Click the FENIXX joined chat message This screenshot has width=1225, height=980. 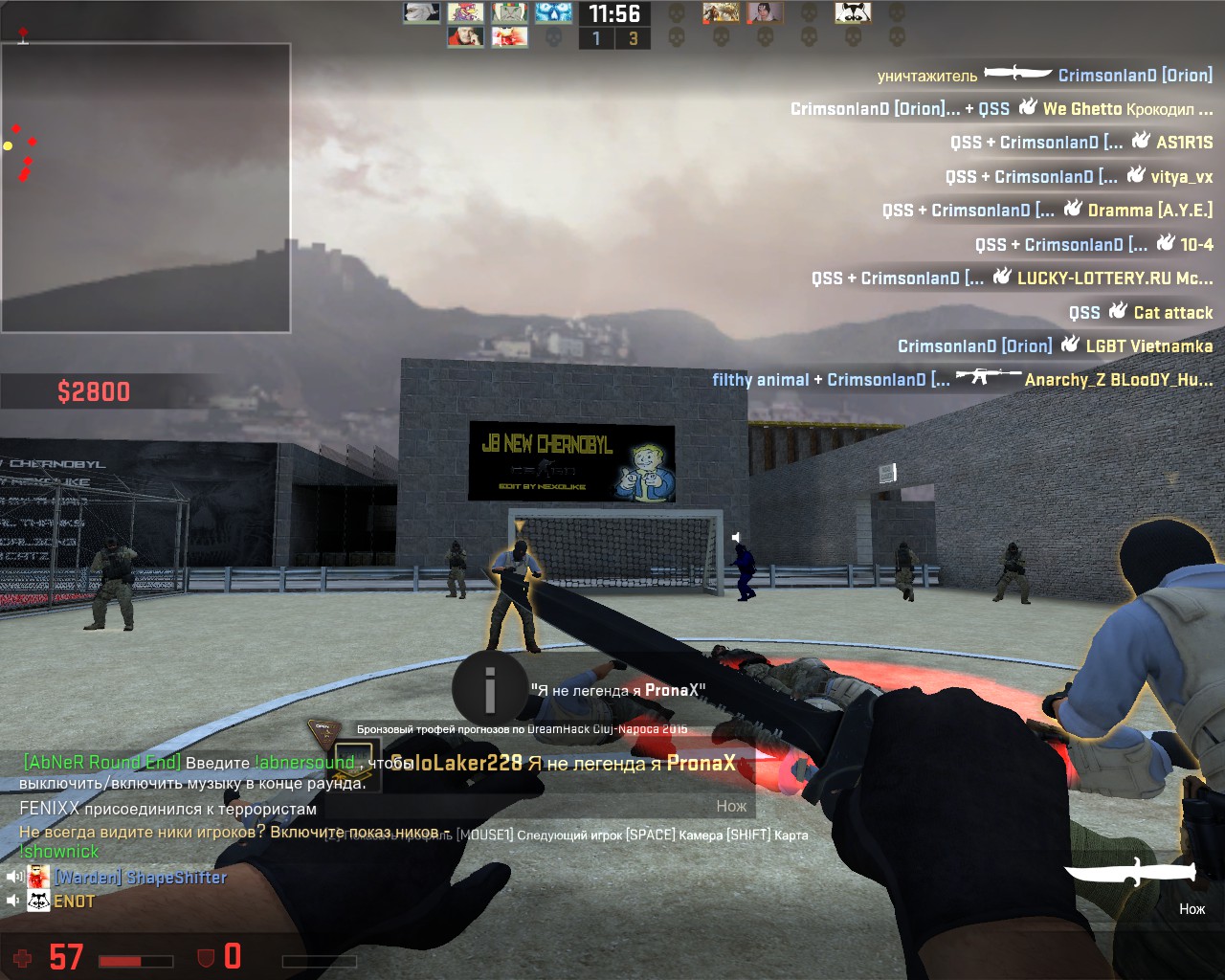click(167, 809)
